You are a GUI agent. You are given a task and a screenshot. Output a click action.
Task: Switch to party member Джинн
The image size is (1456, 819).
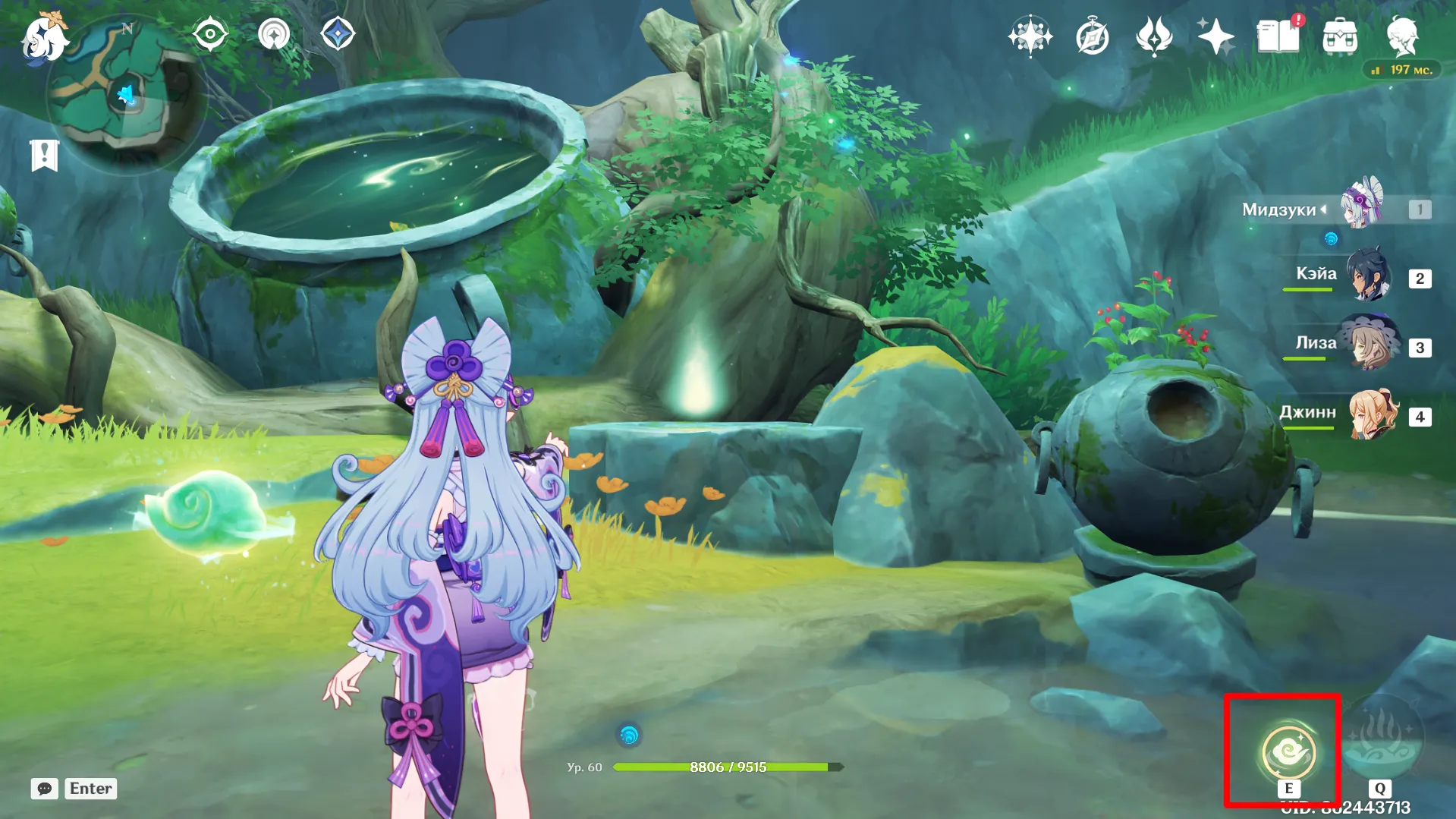1371,414
